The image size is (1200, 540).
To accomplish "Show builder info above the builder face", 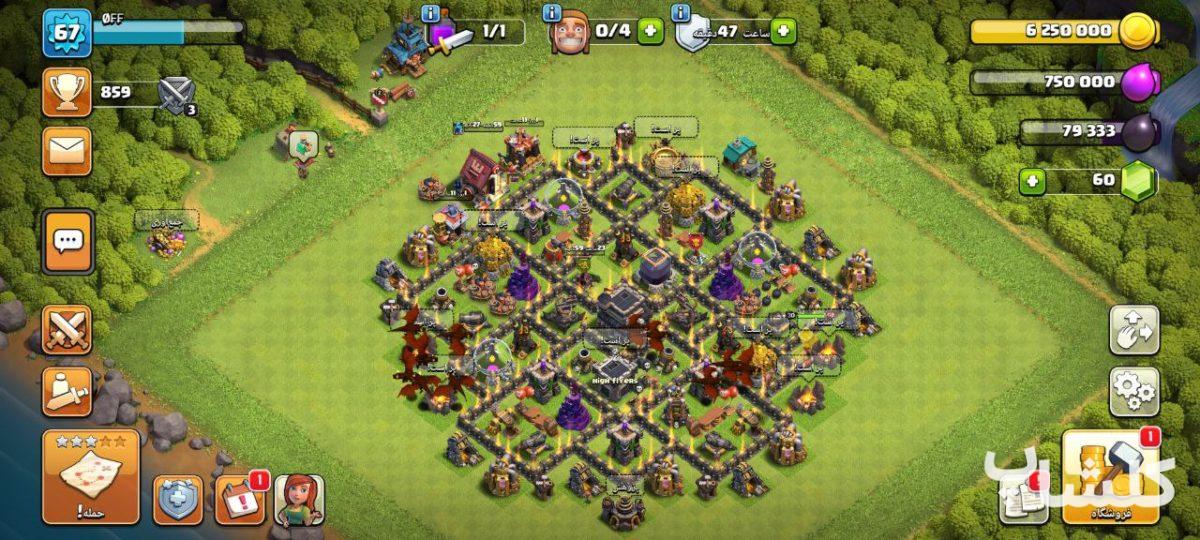I will (x=552, y=13).
